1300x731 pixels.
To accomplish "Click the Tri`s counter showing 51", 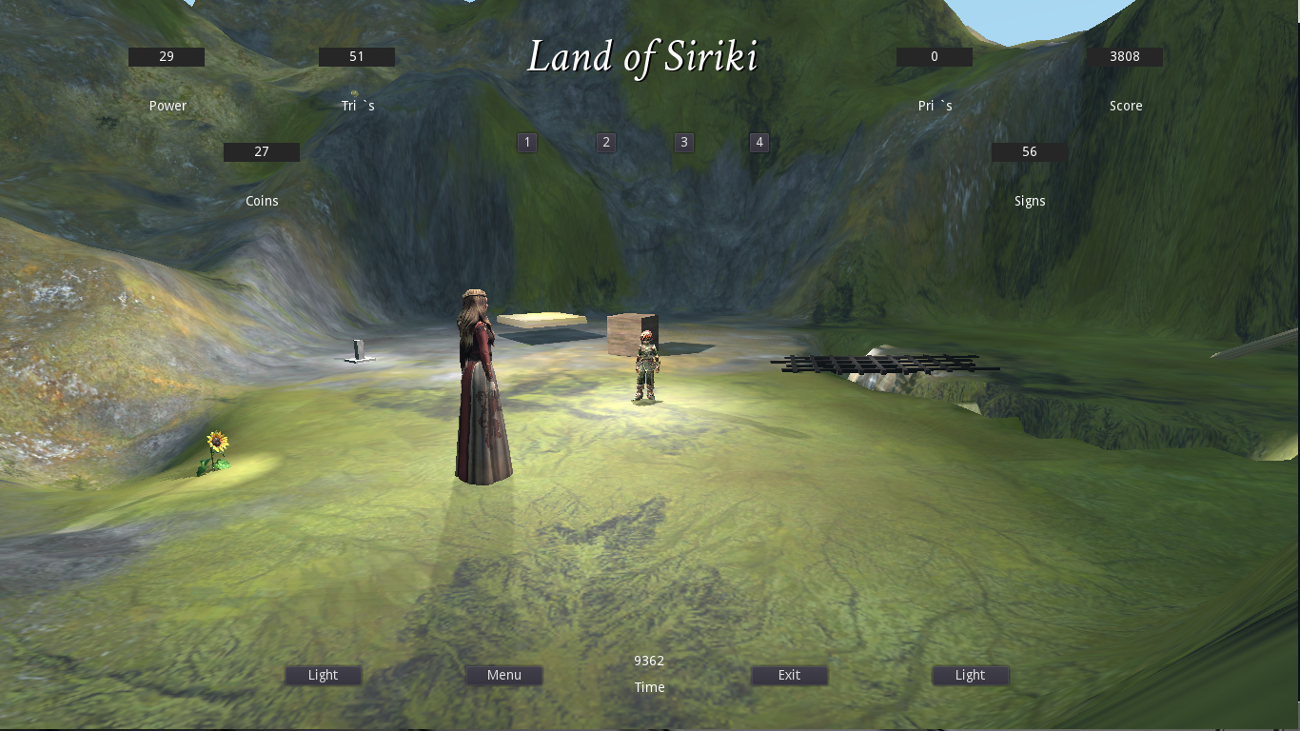I will click(356, 56).
